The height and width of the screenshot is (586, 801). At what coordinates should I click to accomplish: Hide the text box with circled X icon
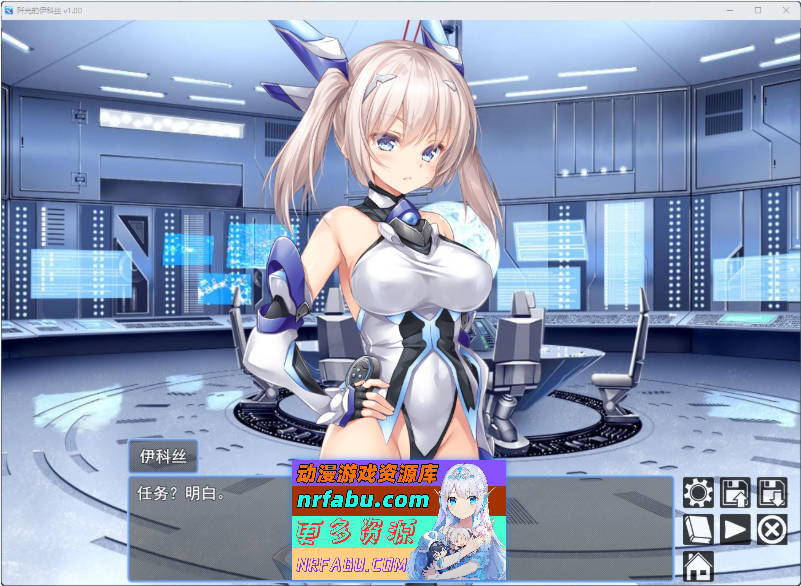point(772,529)
